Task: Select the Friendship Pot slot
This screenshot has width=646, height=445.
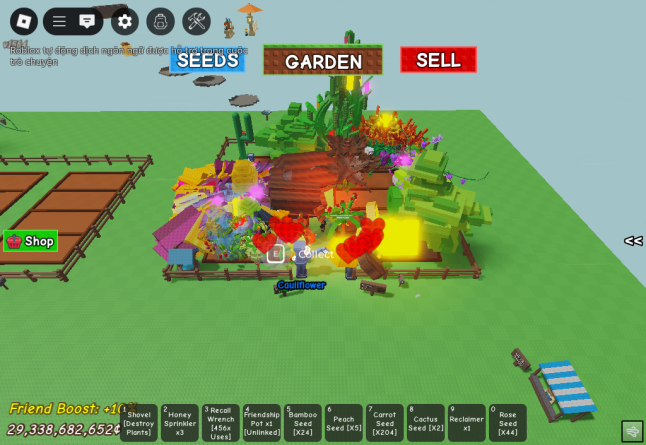Action: (x=262, y=423)
